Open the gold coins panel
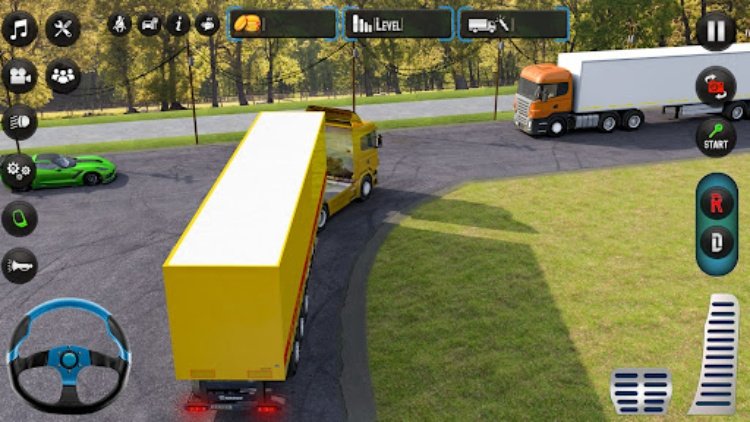Screen dimensions: 750x422 point(283,23)
